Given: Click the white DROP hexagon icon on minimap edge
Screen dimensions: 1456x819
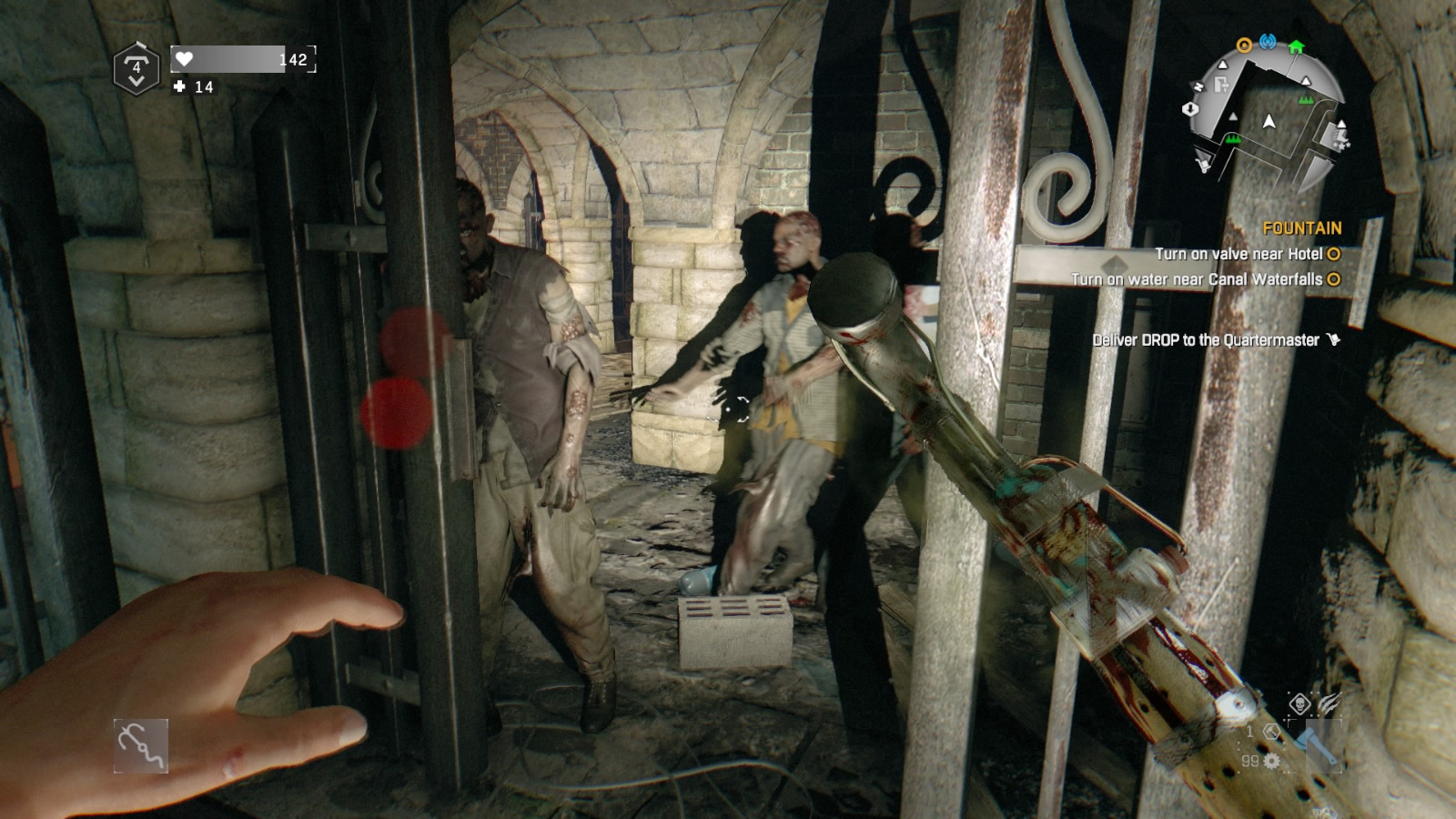Looking at the screenshot, I should (x=1190, y=109).
